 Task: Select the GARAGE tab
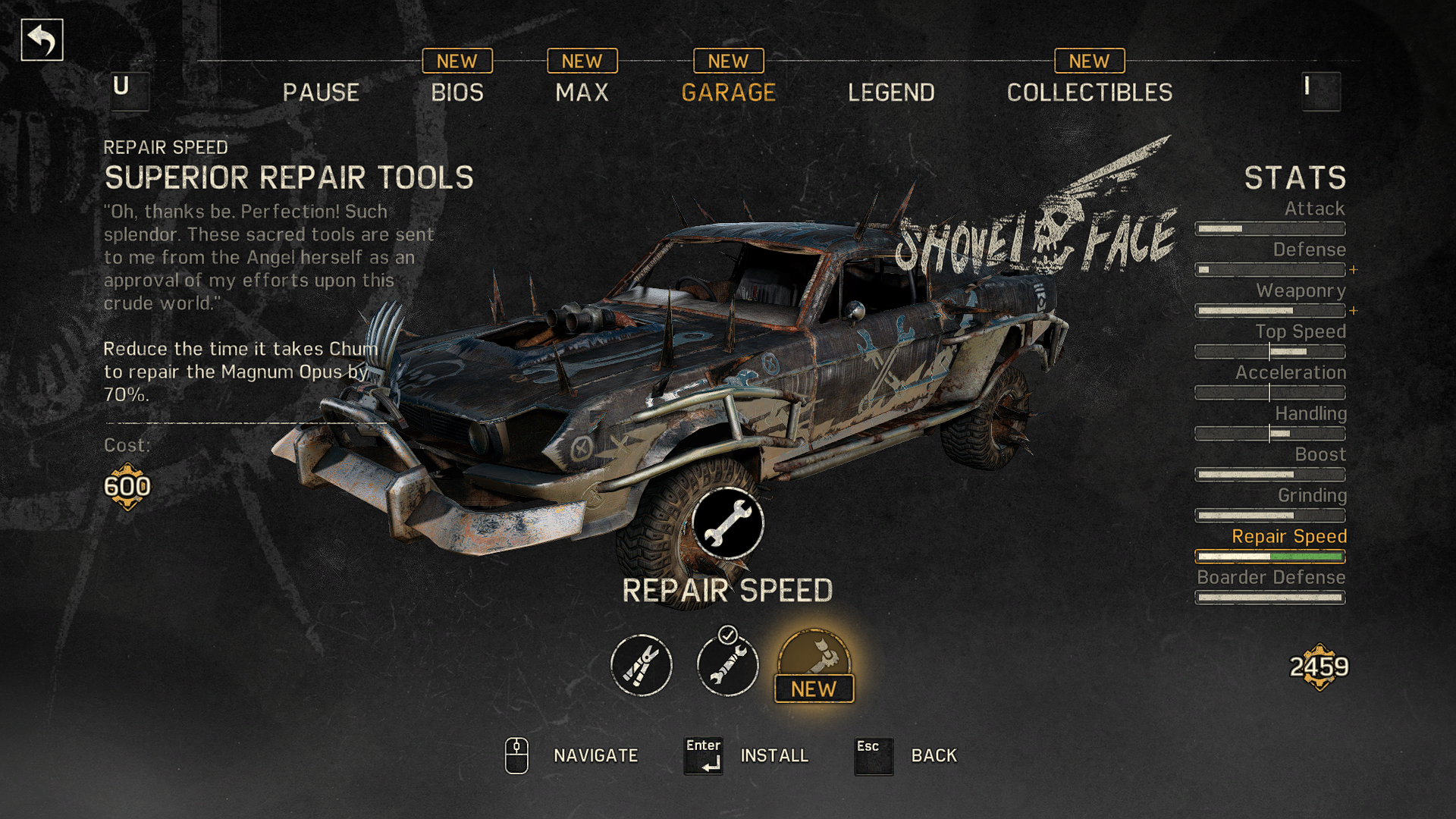click(x=728, y=93)
